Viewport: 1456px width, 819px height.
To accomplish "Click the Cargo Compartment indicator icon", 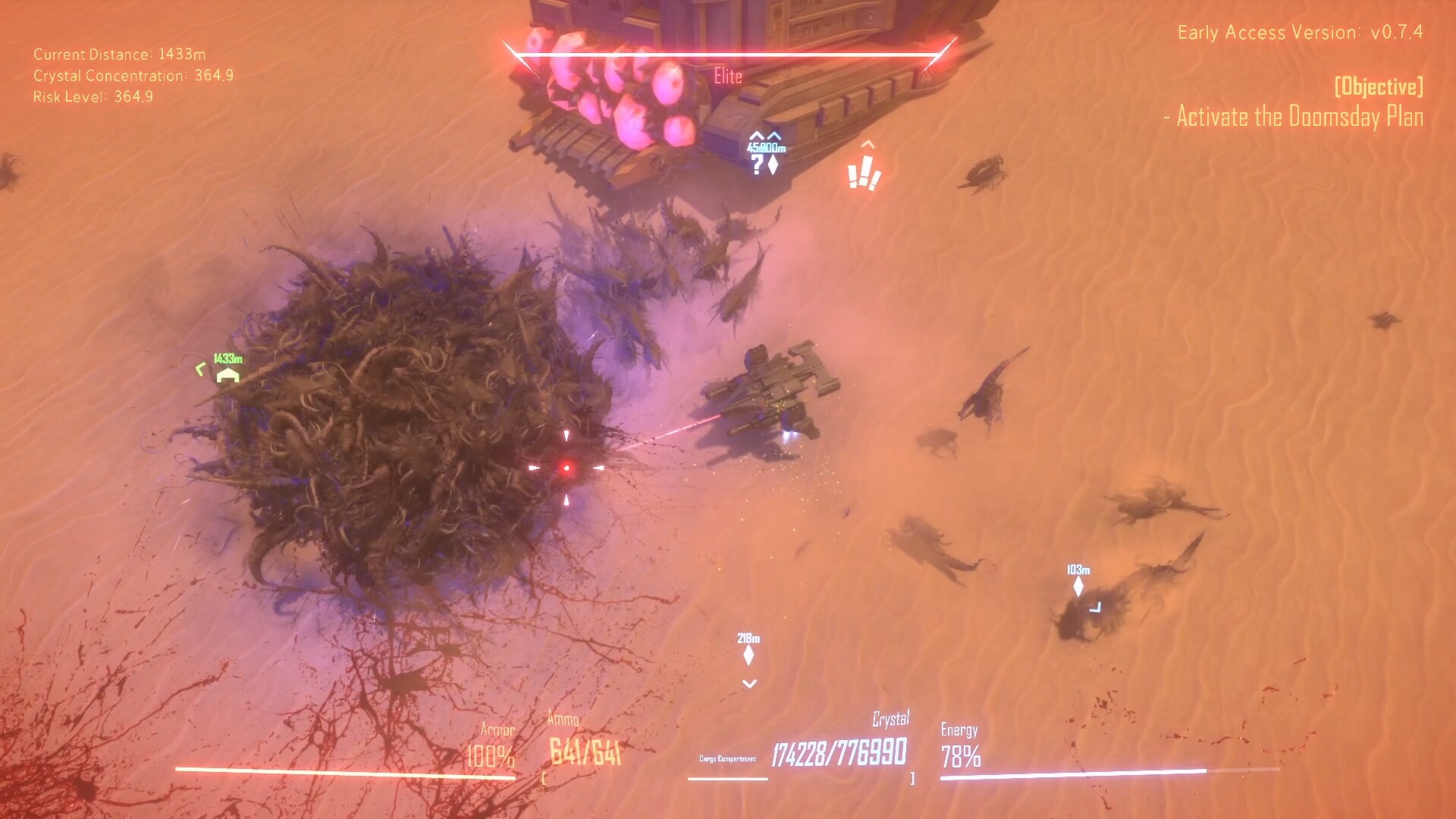I will tap(730, 757).
